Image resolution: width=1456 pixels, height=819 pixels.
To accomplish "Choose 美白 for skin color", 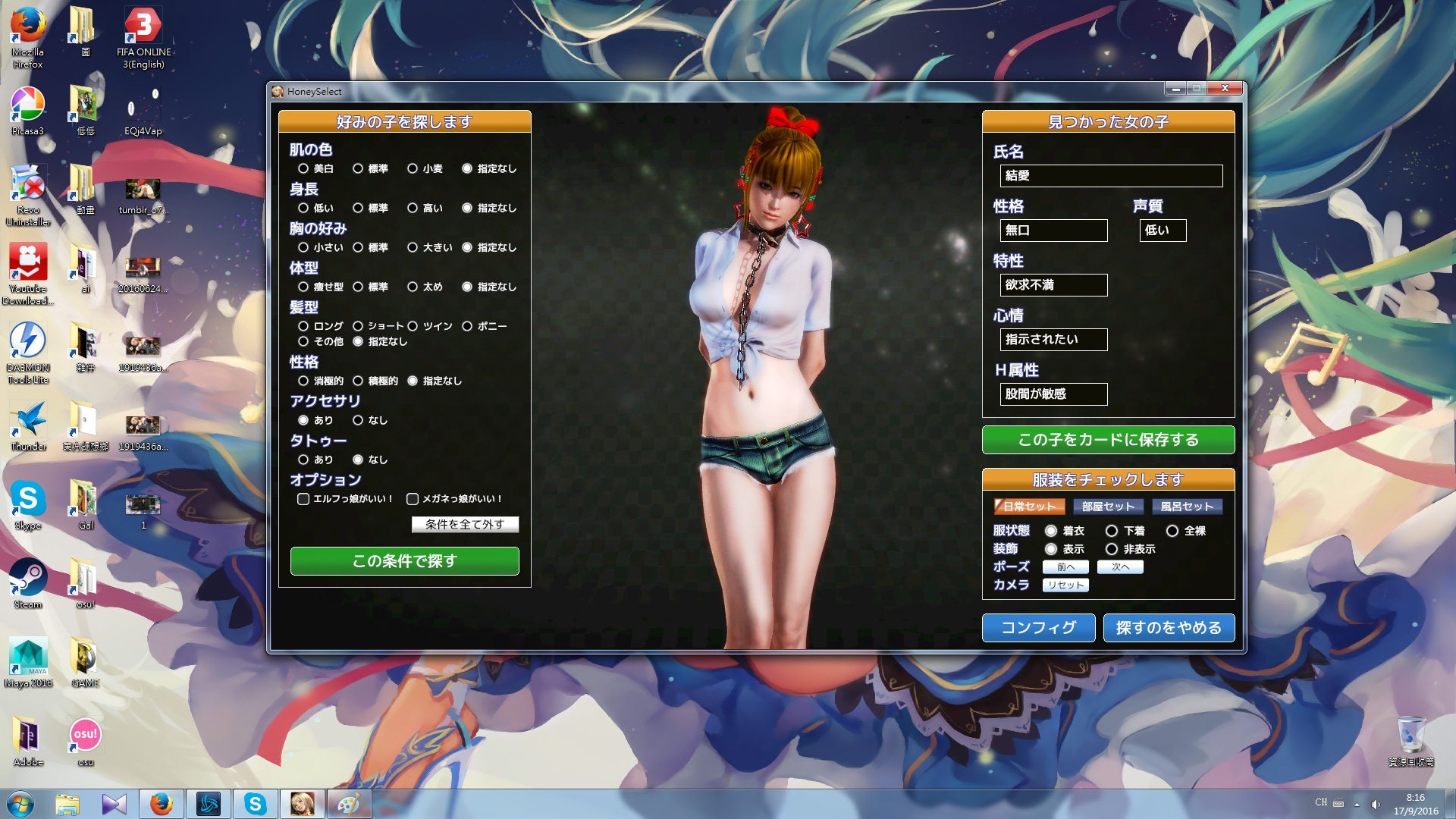I will tap(303, 168).
